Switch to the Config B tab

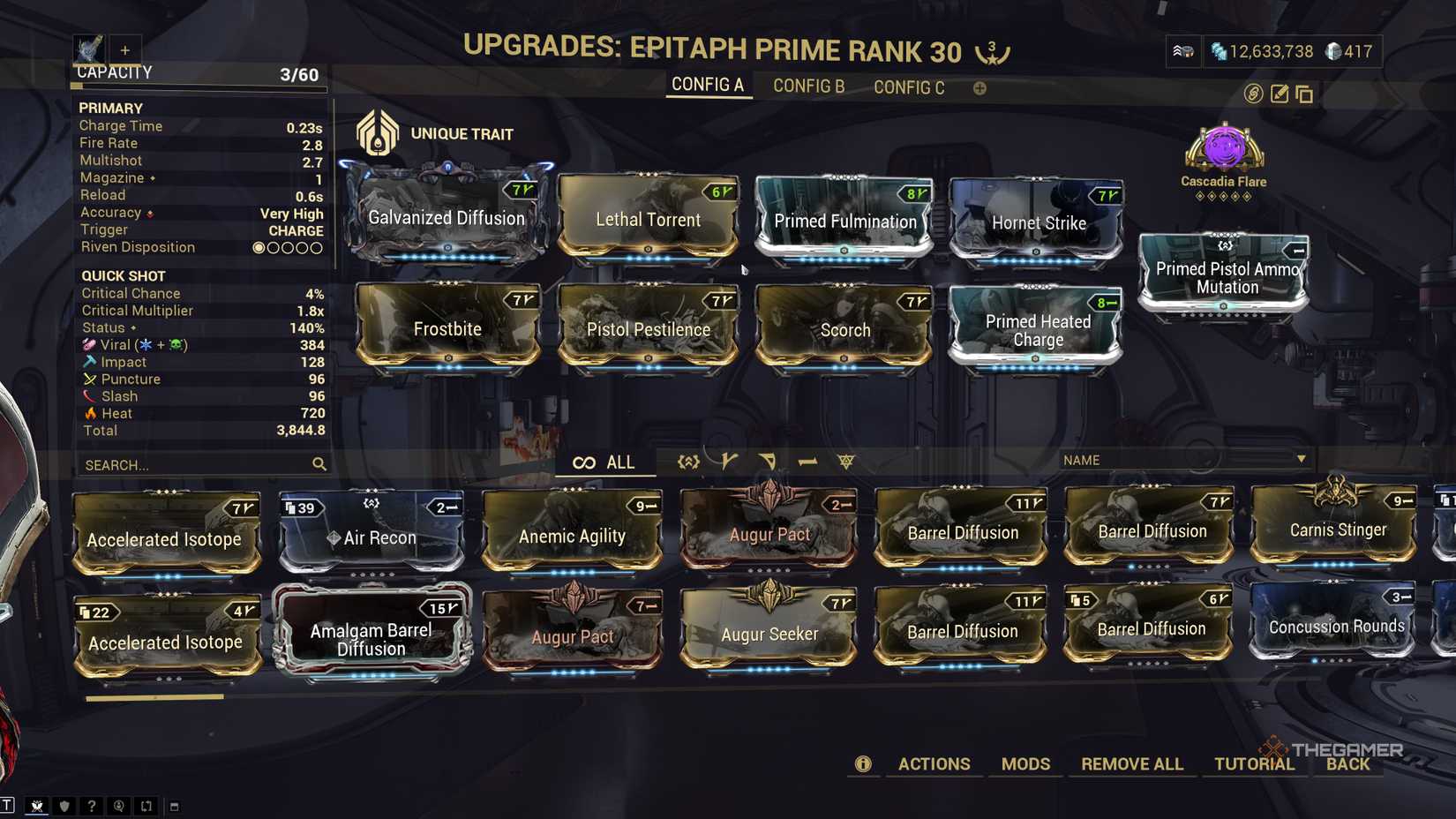pyautogui.click(x=807, y=86)
